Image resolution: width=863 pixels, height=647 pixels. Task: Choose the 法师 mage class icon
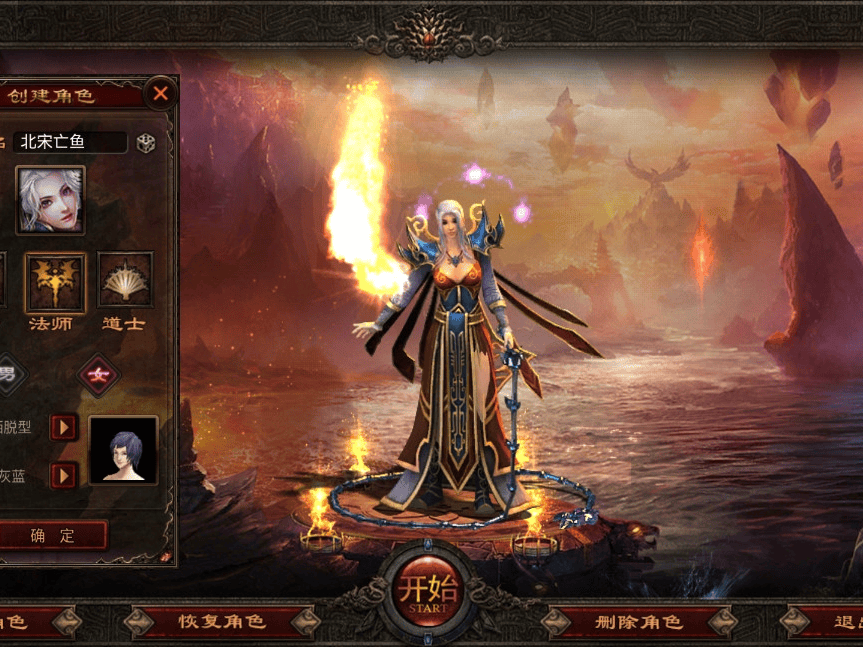[55, 282]
